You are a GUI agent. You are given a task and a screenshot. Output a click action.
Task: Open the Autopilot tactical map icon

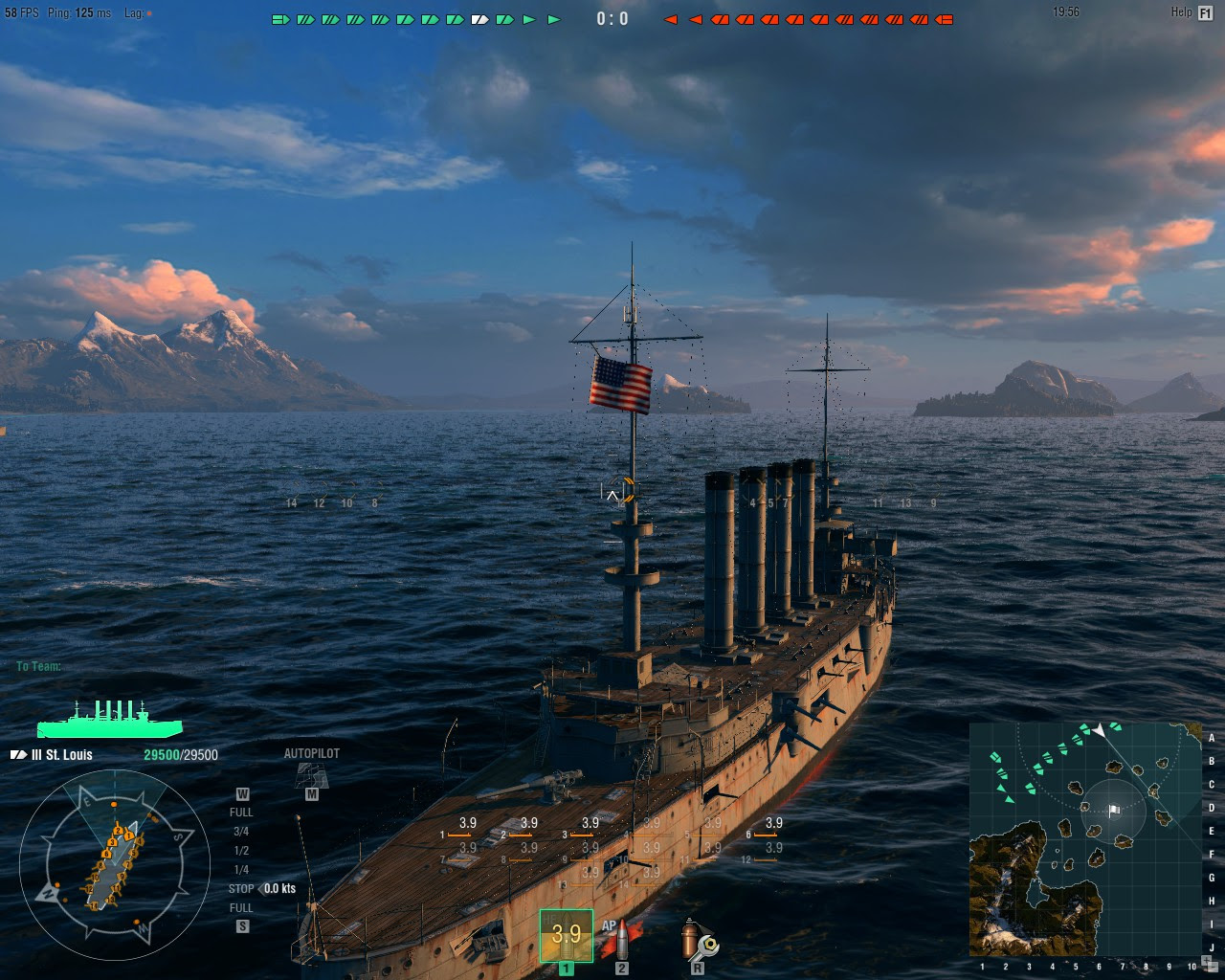point(311,775)
